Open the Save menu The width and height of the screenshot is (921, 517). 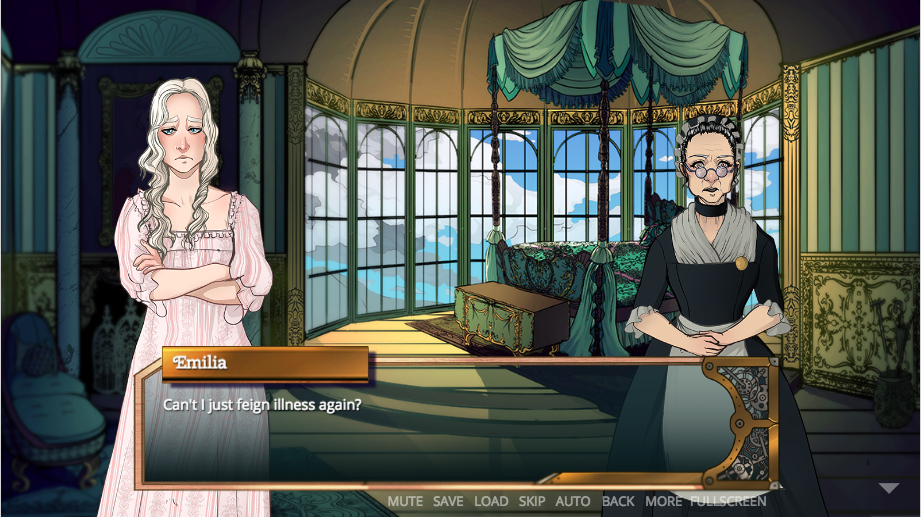(448, 501)
